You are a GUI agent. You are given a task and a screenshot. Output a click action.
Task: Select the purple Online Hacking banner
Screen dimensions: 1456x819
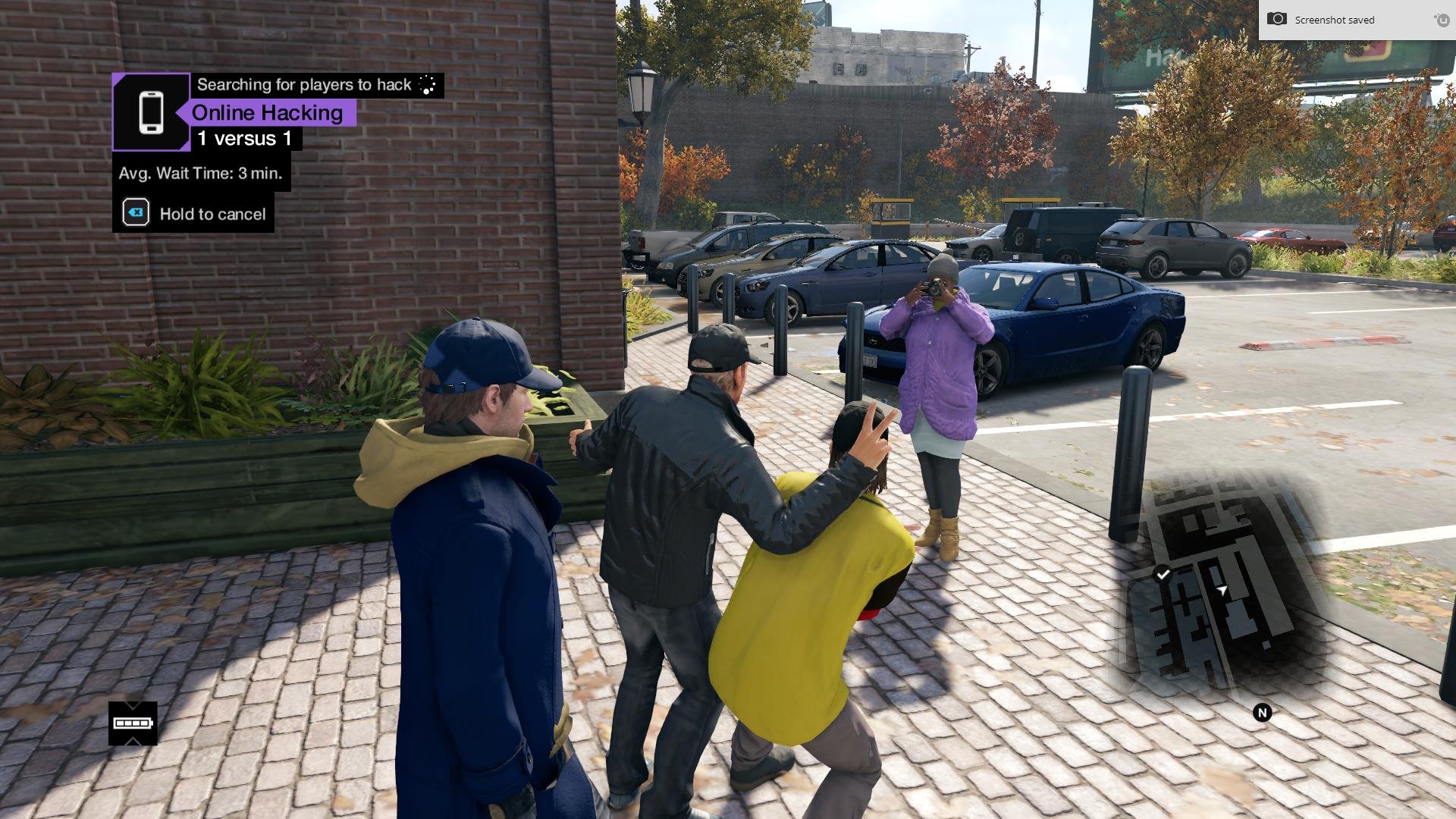pos(267,113)
